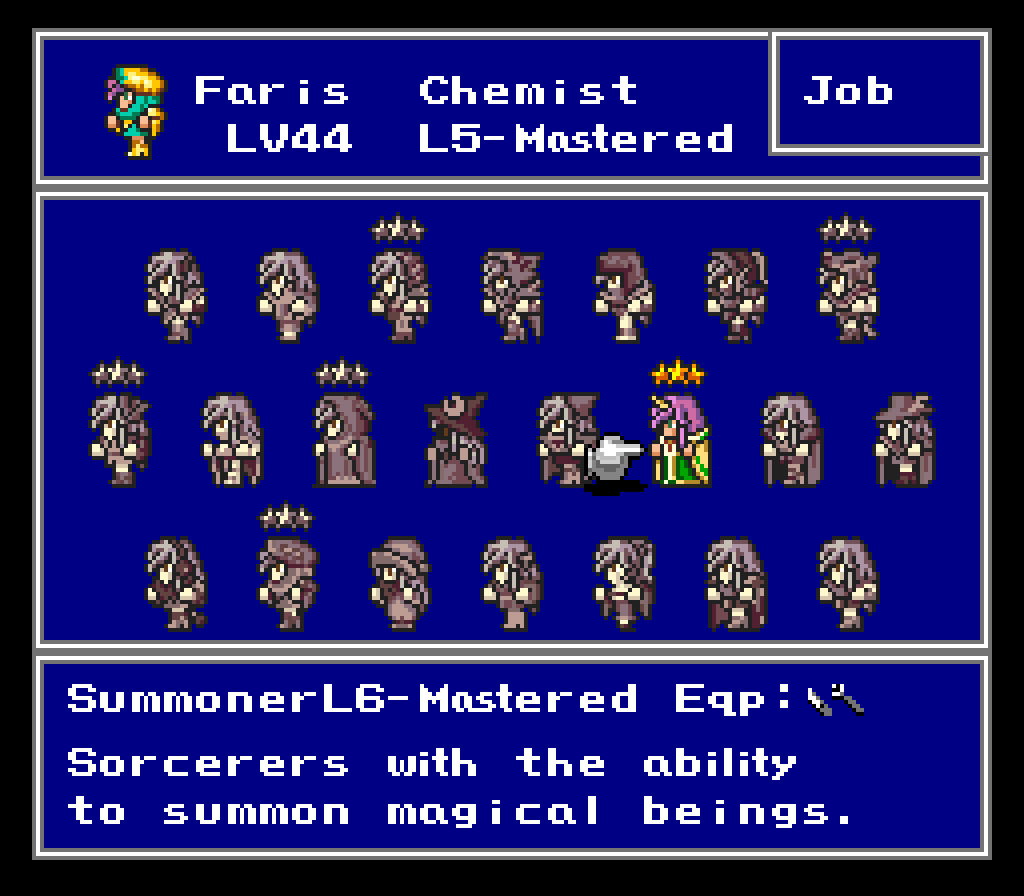Pick the hooded White Mage job sprite
Viewport: 1024px width, 896px height.
click(344, 440)
